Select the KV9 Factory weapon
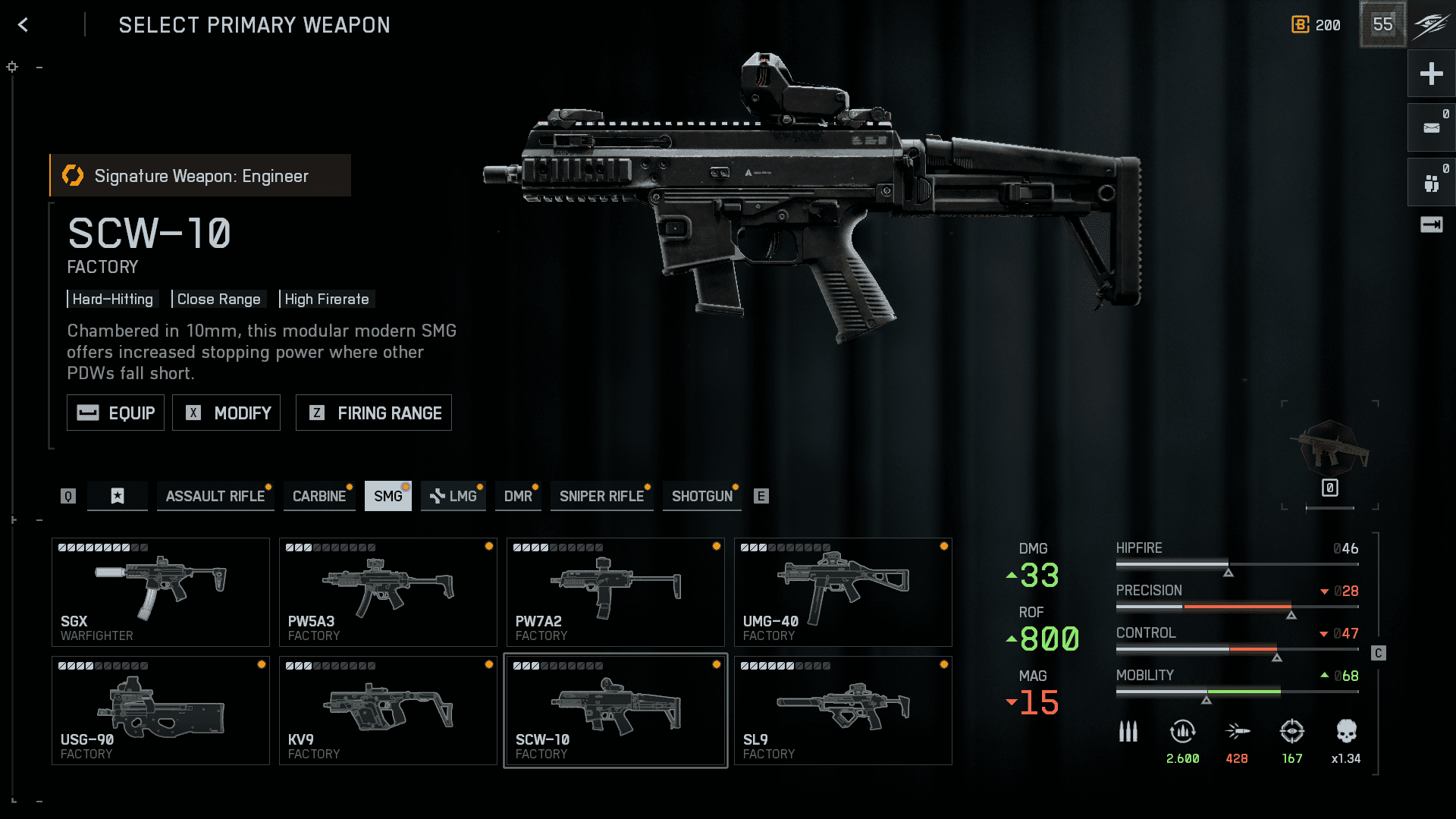Viewport: 1456px width, 819px height. [388, 711]
